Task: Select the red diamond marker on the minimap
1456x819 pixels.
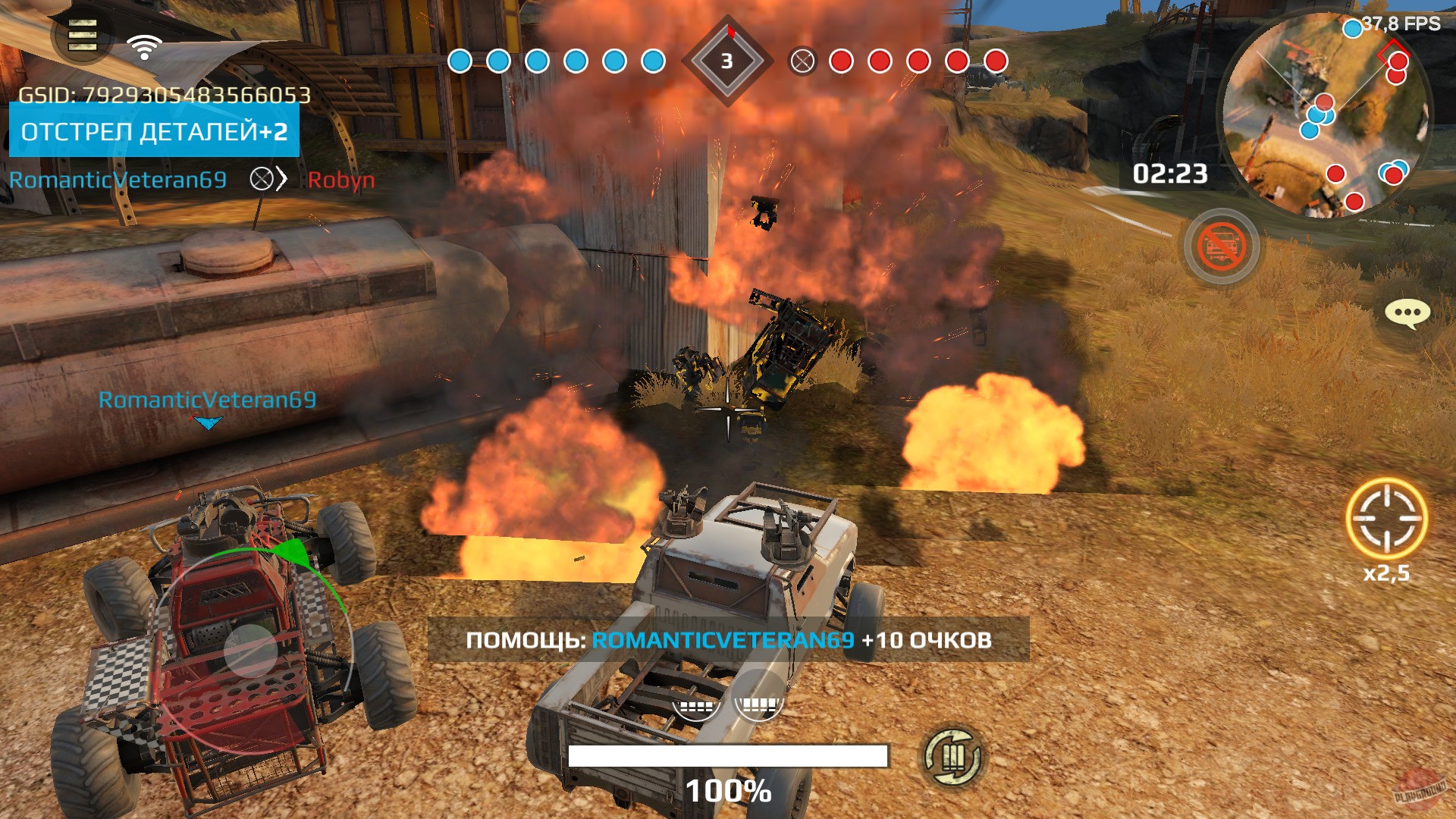Action: 1394,53
